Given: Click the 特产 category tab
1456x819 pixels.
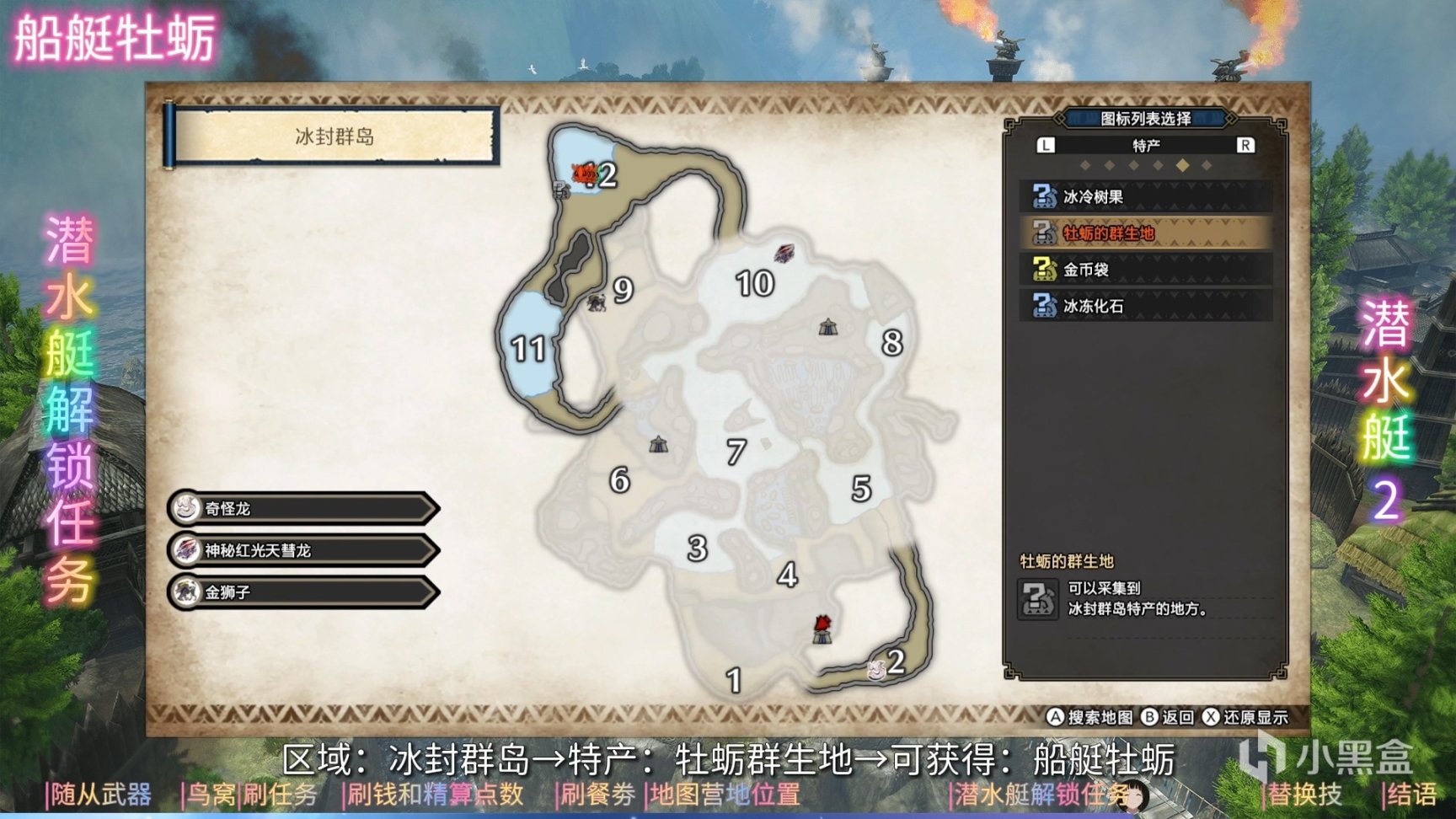Looking at the screenshot, I should (x=1144, y=145).
